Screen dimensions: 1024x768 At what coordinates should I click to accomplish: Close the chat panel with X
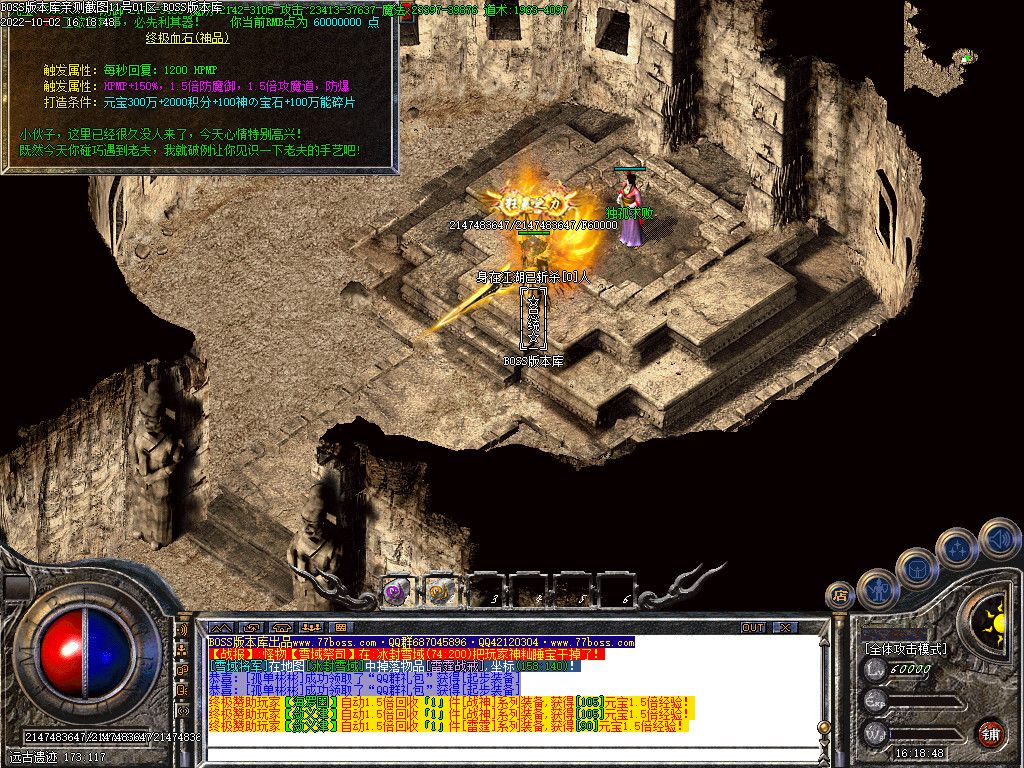[x=785, y=627]
